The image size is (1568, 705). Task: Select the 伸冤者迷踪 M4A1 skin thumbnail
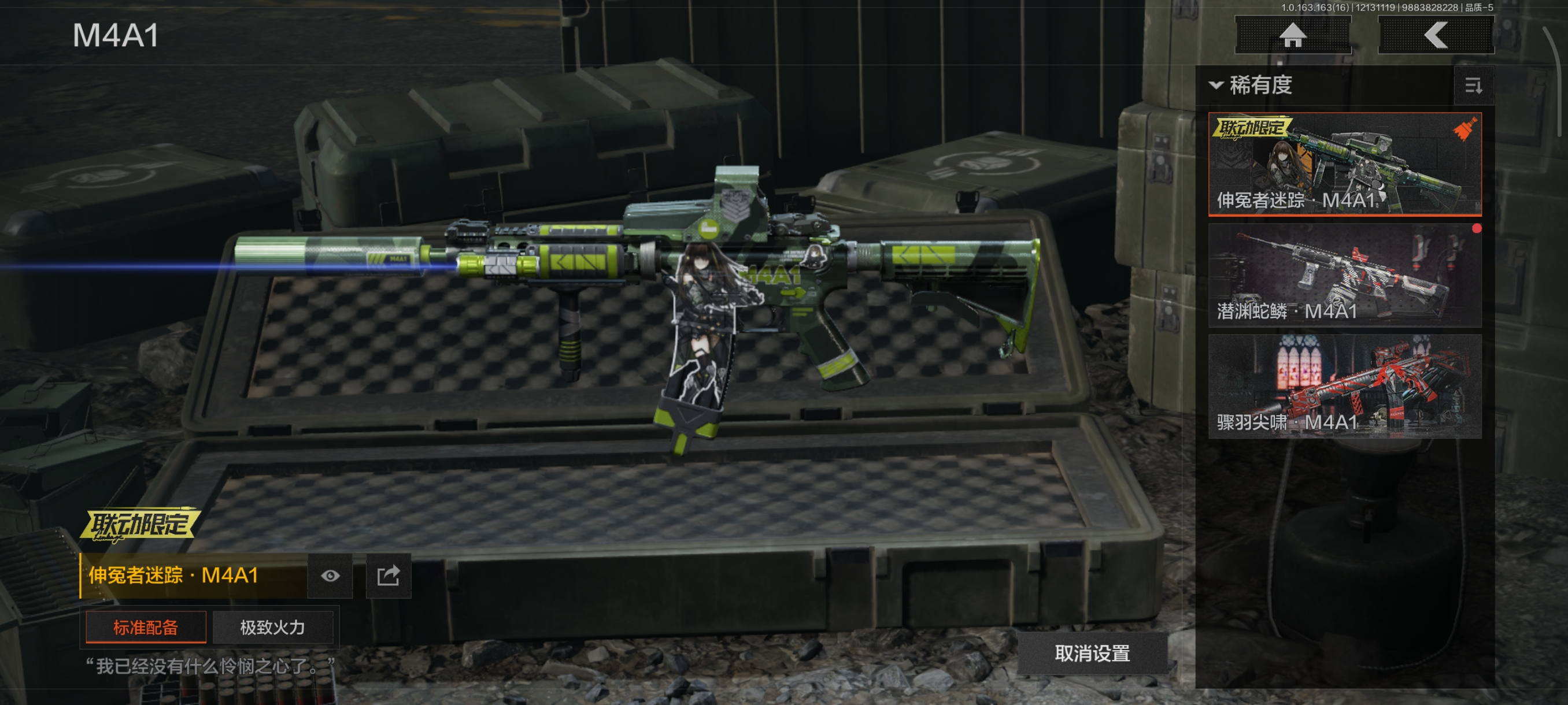pos(1344,164)
